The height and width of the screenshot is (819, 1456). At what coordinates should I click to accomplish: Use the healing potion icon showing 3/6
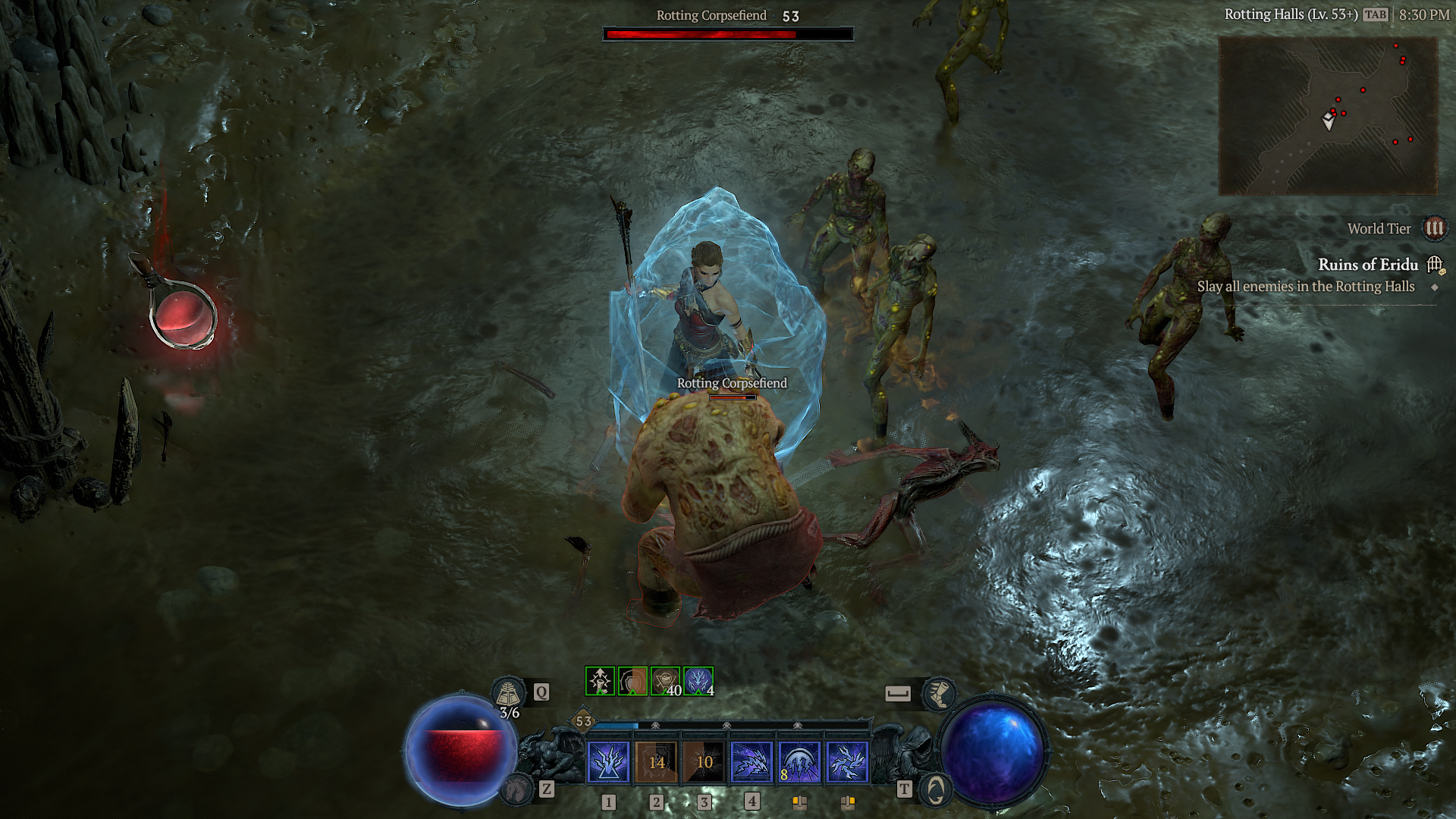[508, 693]
